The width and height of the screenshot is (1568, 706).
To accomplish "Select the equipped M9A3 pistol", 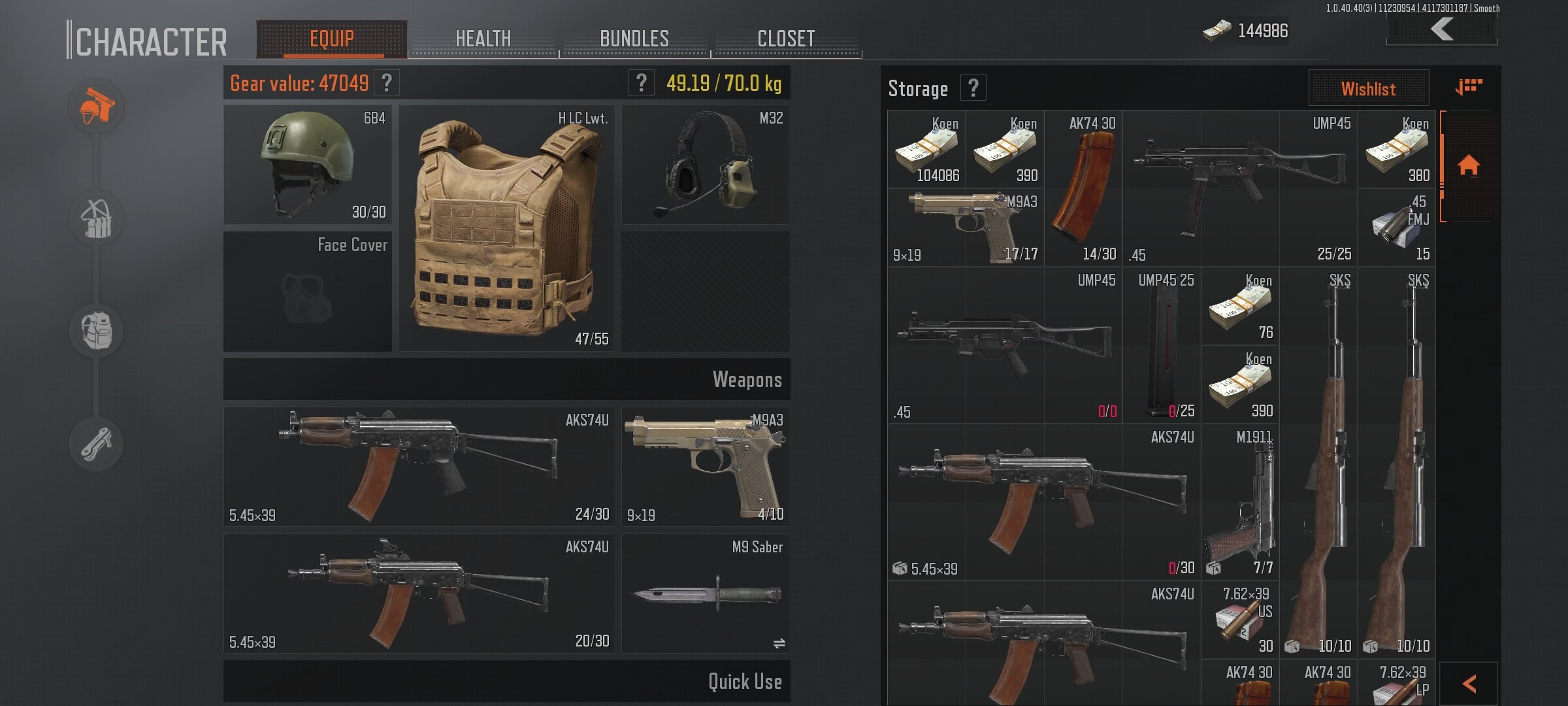I will pyautogui.click(x=705, y=467).
